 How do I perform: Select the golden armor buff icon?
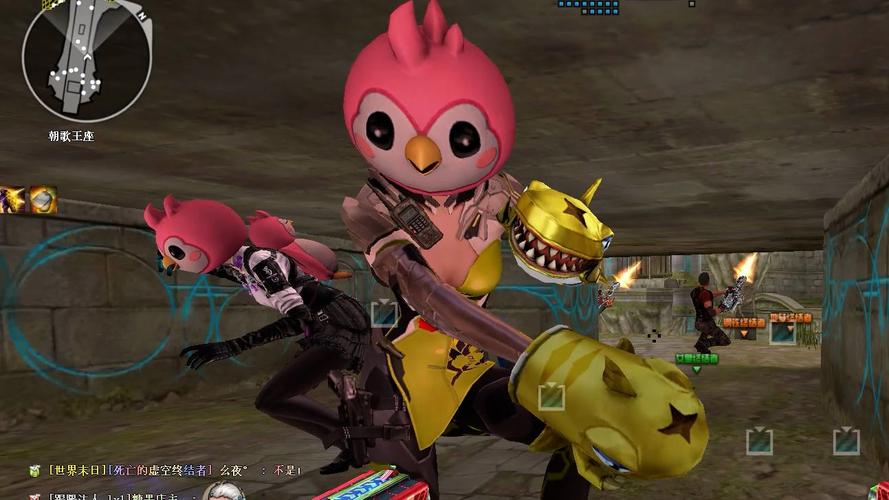(x=43, y=200)
